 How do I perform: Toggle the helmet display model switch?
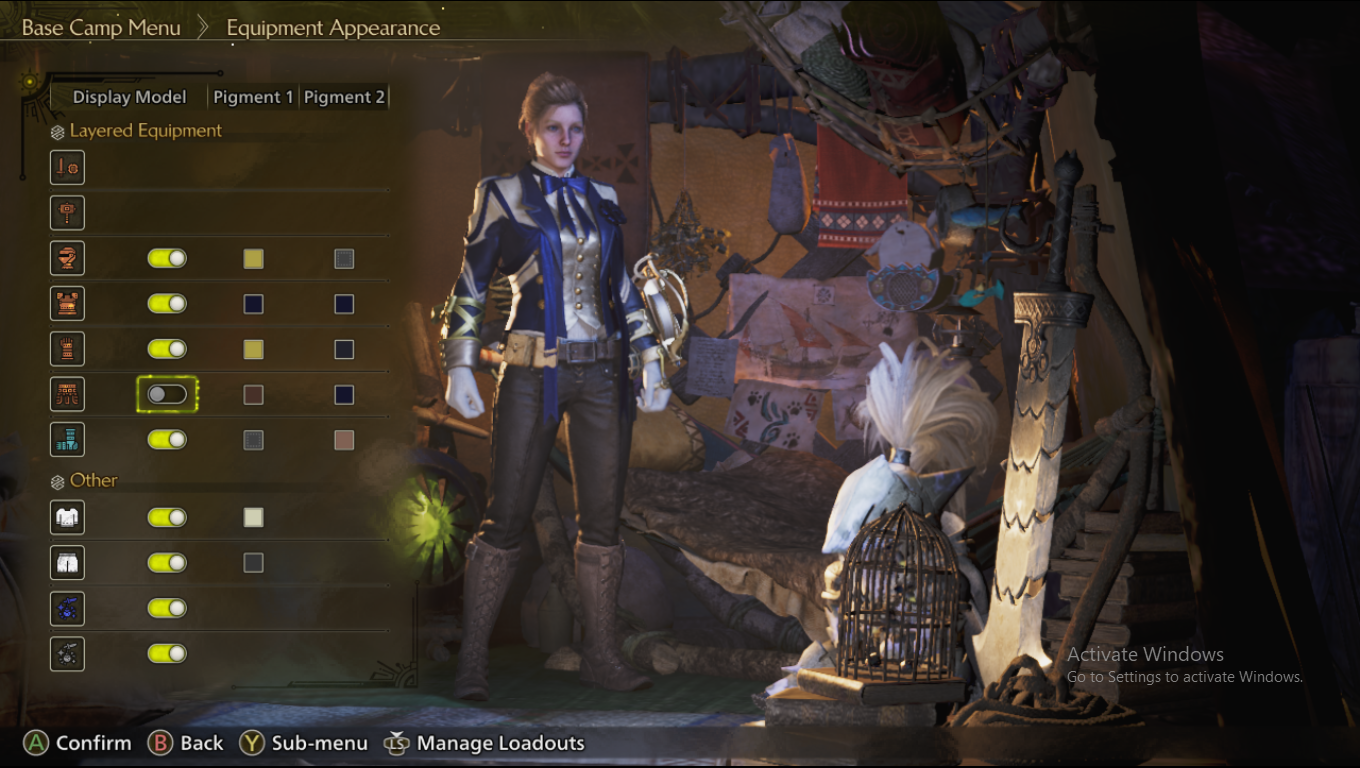point(167,258)
